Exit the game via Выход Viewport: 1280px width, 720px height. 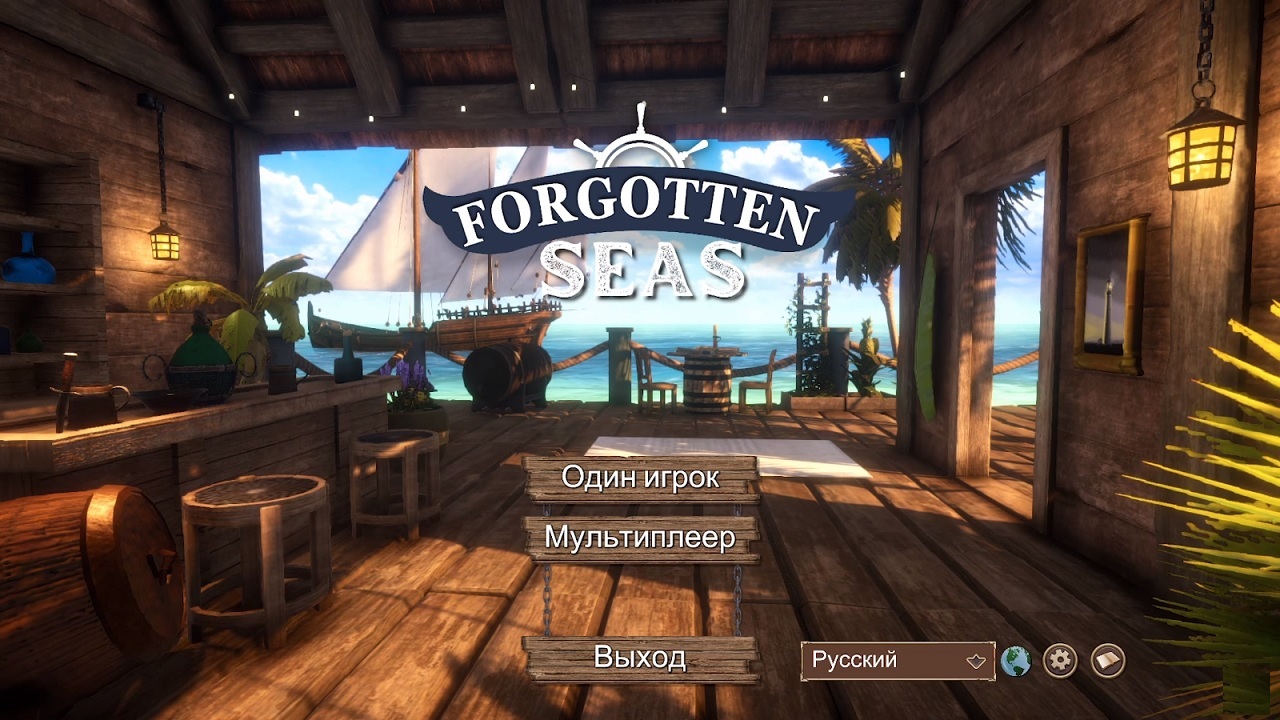640,657
